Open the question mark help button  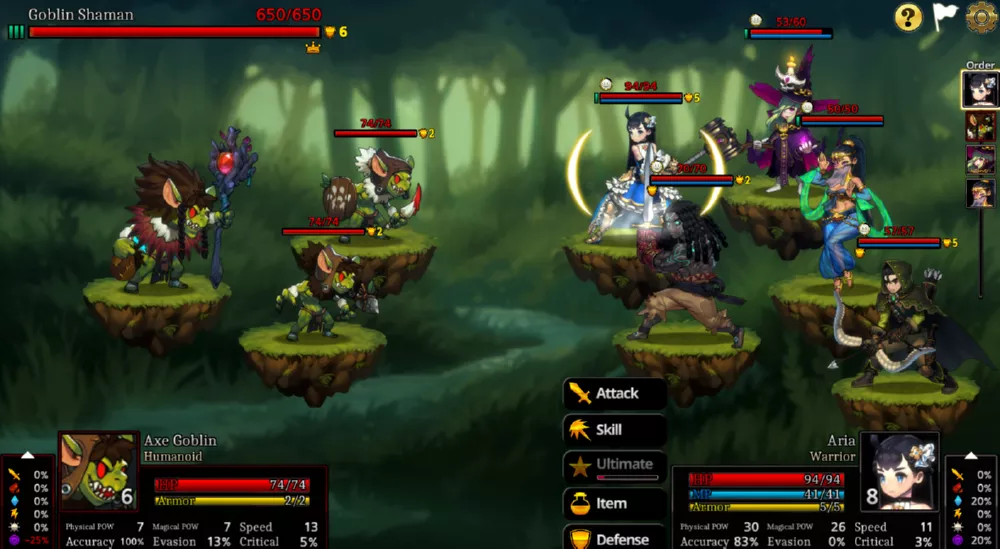coord(908,17)
